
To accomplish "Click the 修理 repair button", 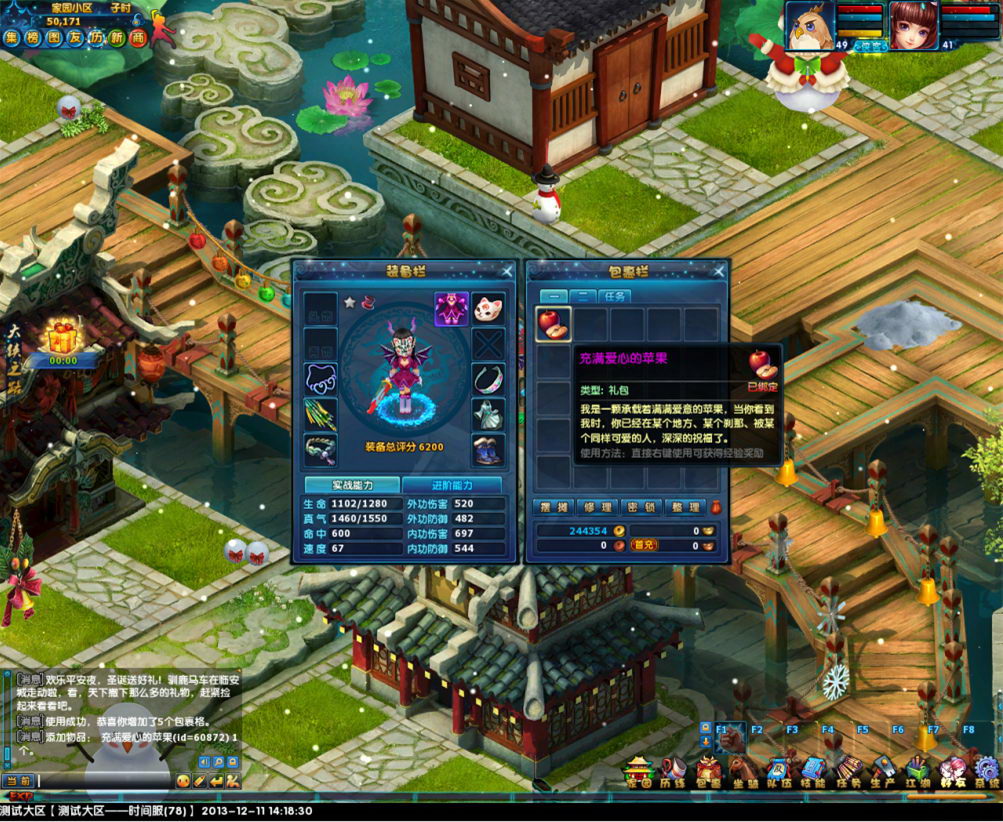I will pos(598,507).
